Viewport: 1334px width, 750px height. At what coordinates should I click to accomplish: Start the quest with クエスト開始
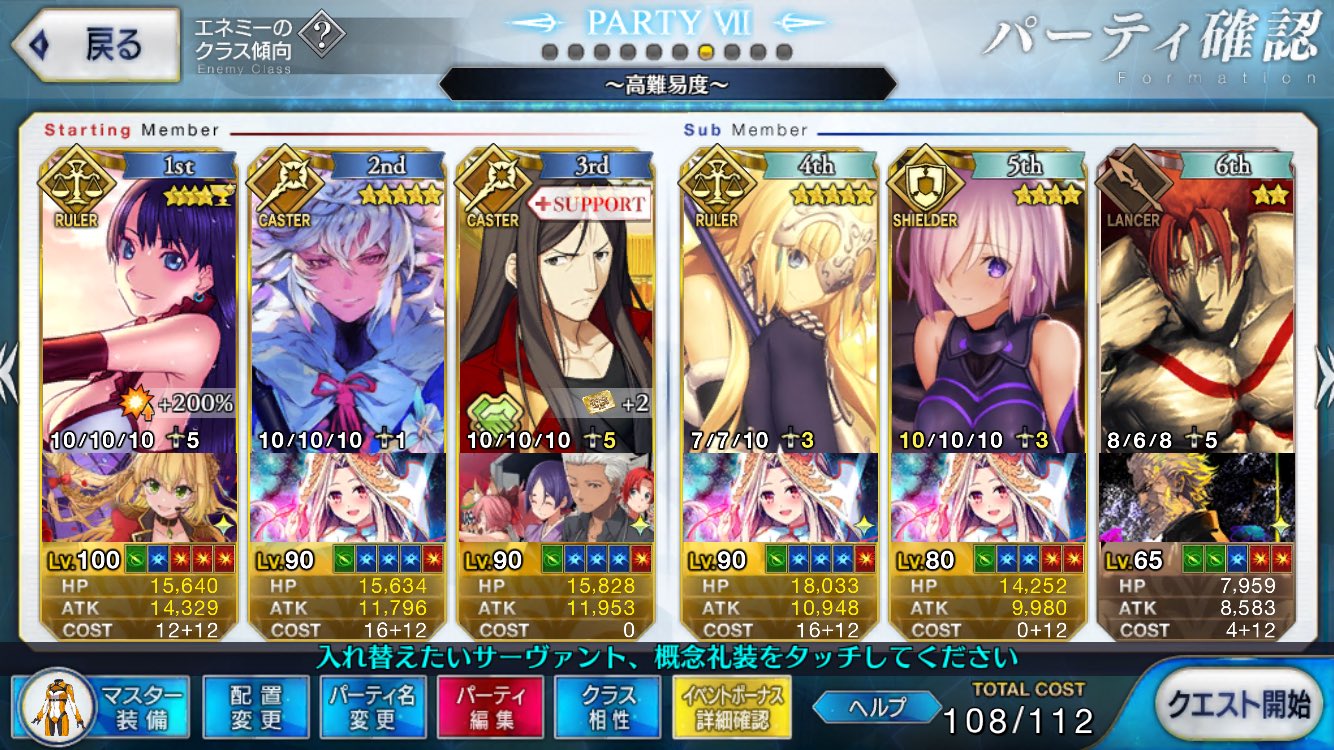click(1239, 705)
